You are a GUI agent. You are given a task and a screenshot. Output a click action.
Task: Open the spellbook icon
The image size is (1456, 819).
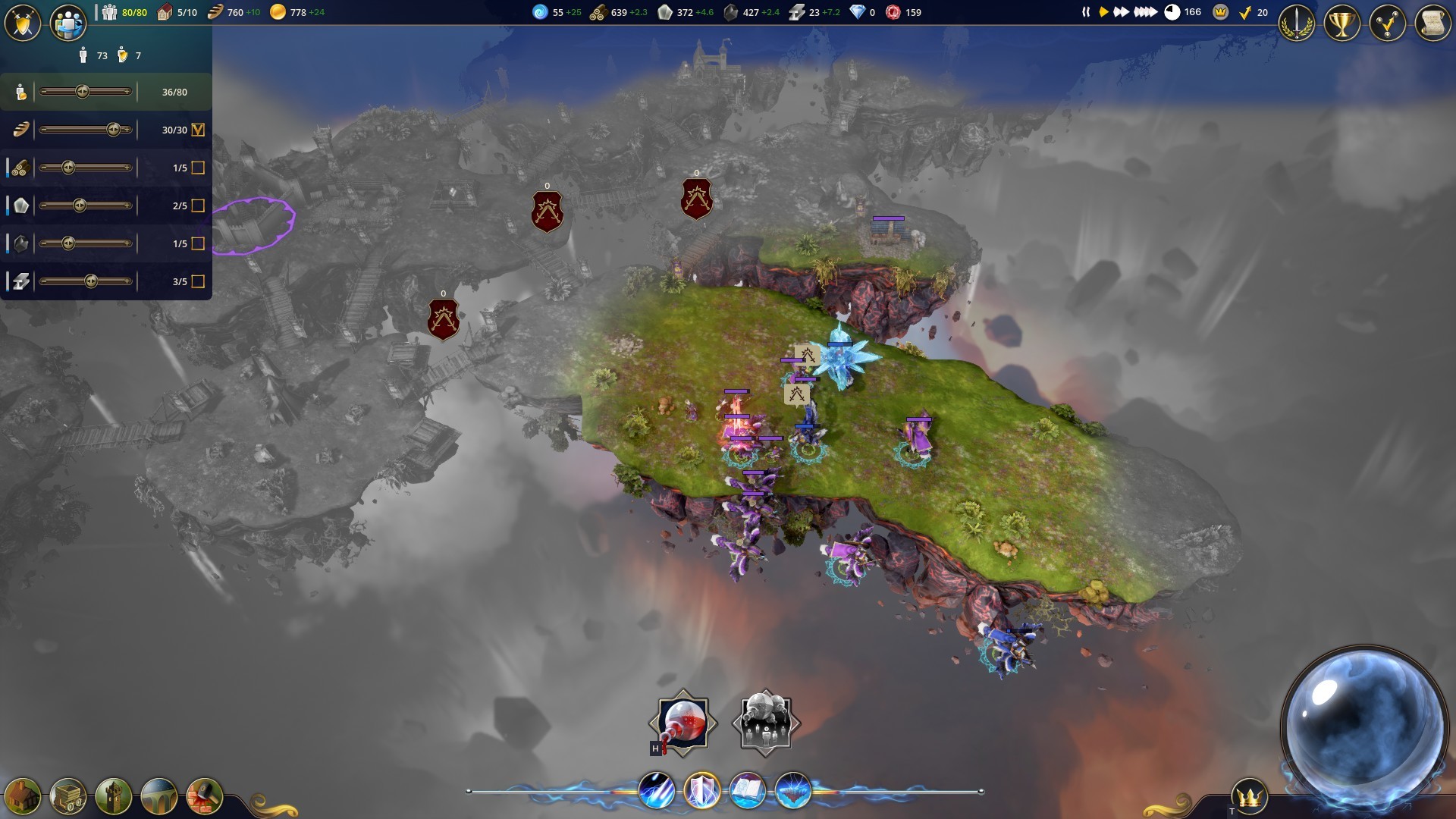pyautogui.click(x=747, y=791)
